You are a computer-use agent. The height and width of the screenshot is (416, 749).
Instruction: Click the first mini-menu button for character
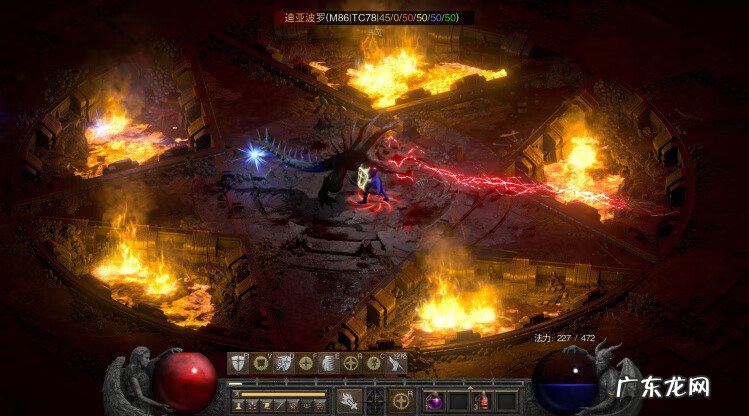[239, 405]
